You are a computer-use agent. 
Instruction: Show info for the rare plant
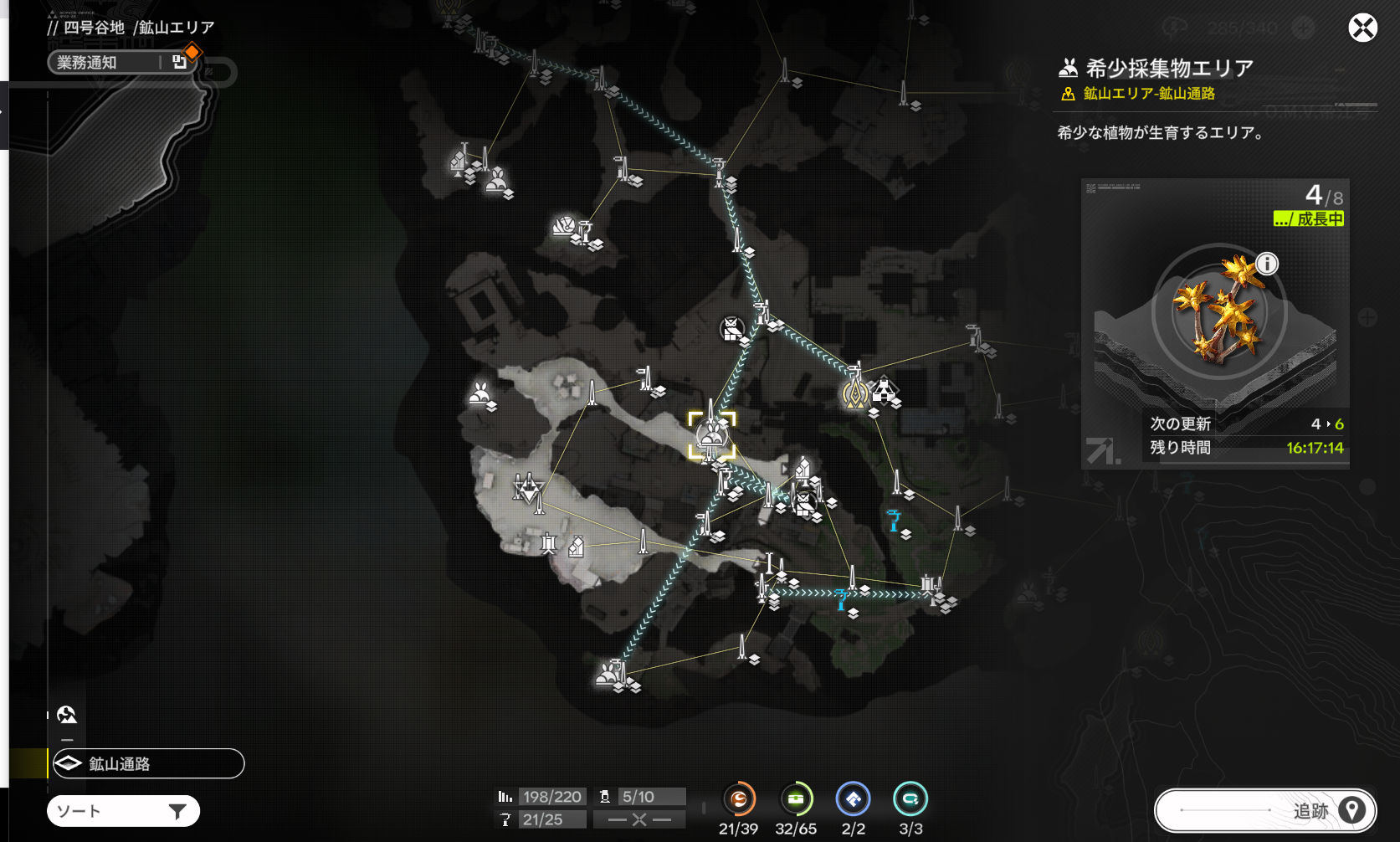point(1267,264)
